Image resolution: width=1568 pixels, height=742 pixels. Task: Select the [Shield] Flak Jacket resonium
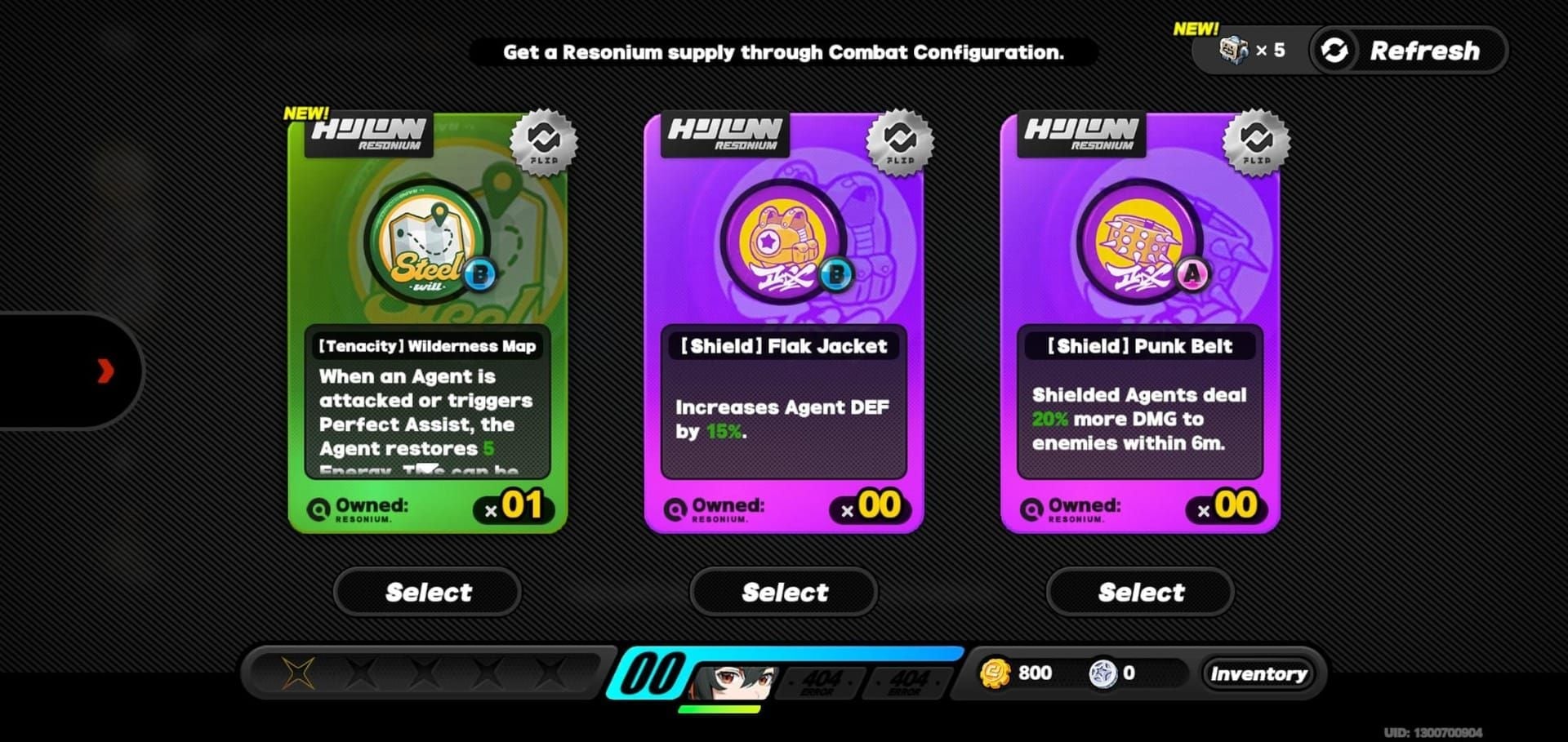click(783, 592)
